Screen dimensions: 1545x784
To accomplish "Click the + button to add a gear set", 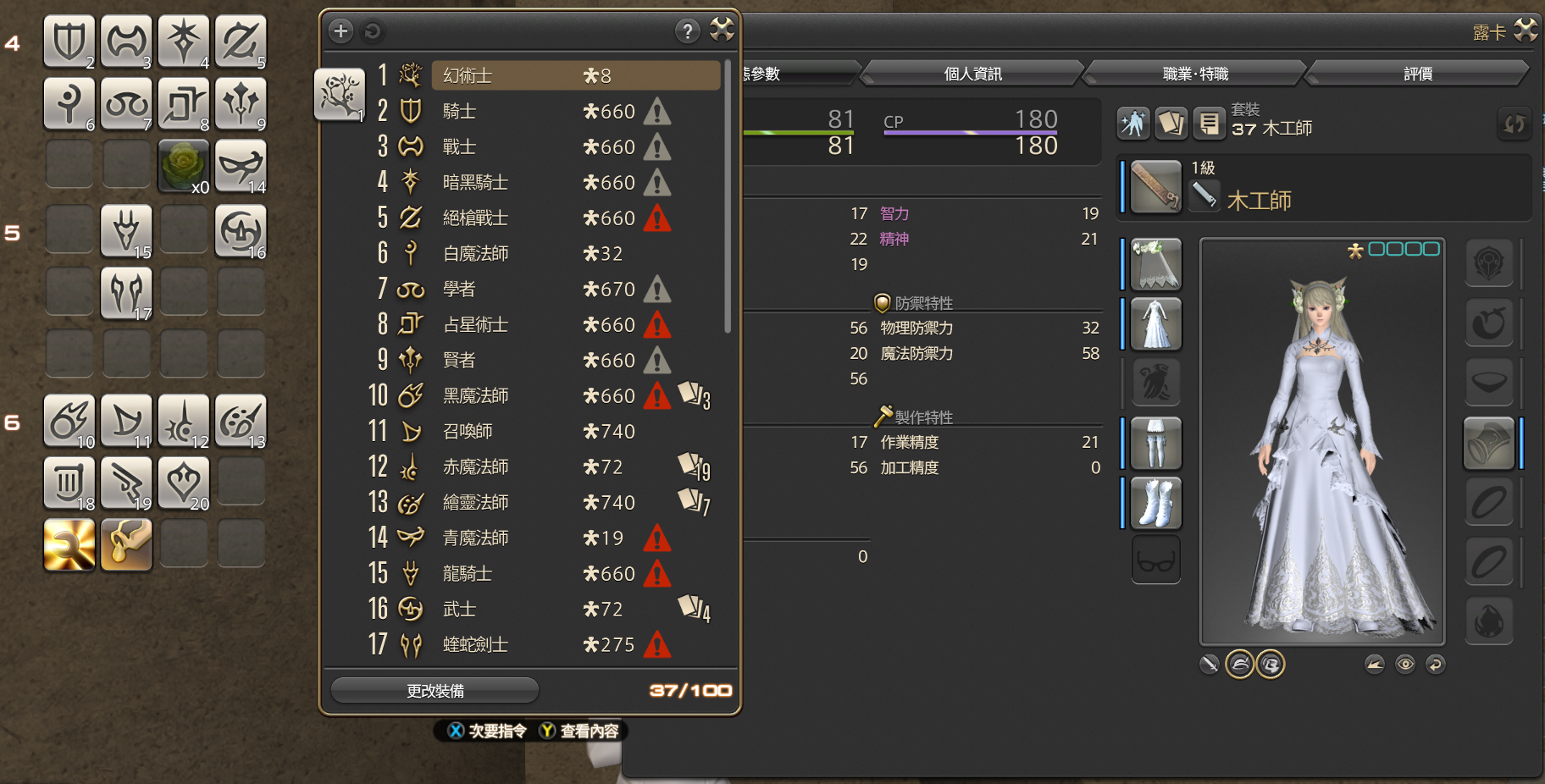I will coord(341,30).
